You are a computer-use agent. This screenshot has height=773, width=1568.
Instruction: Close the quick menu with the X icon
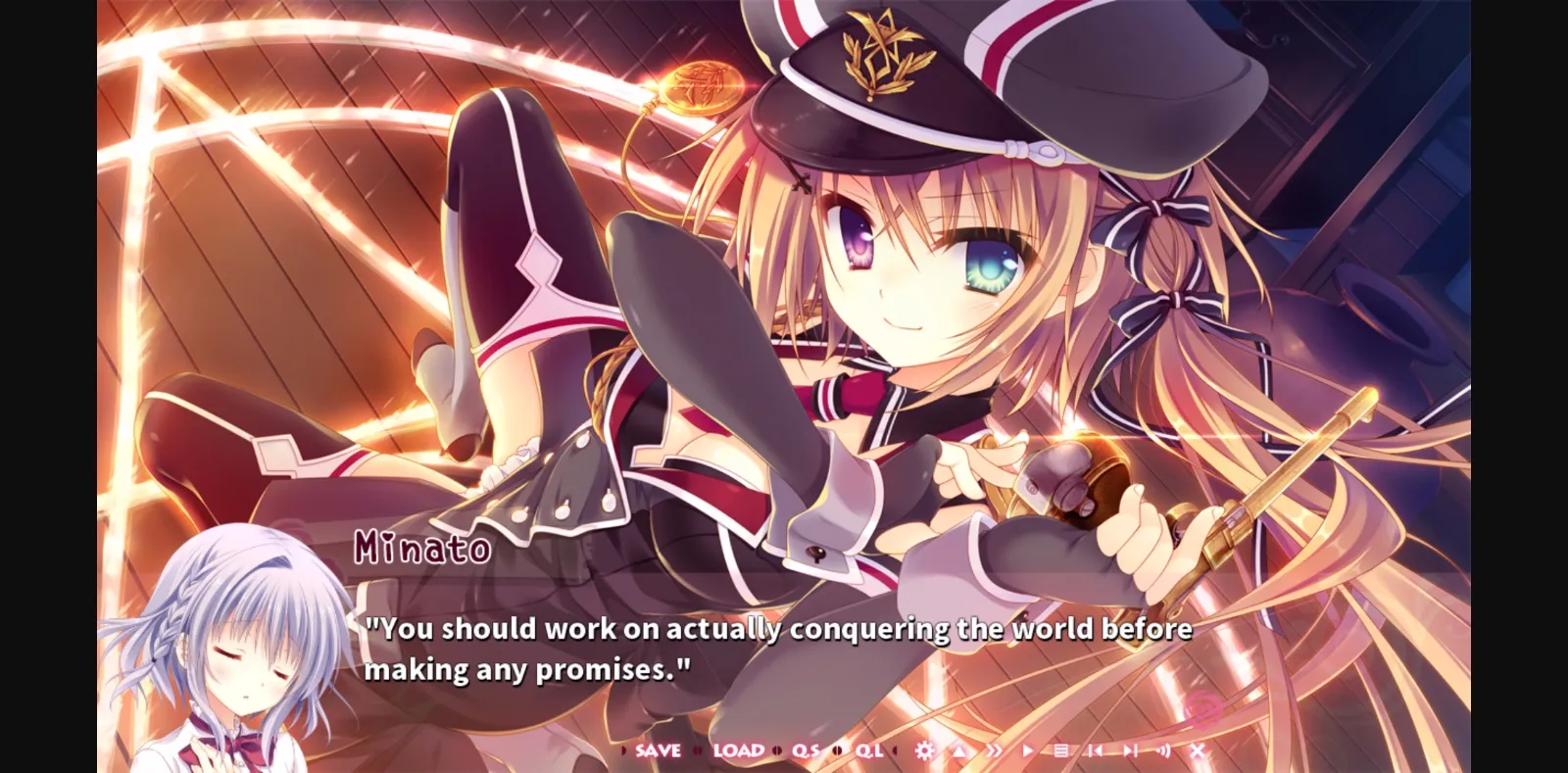point(1198,750)
